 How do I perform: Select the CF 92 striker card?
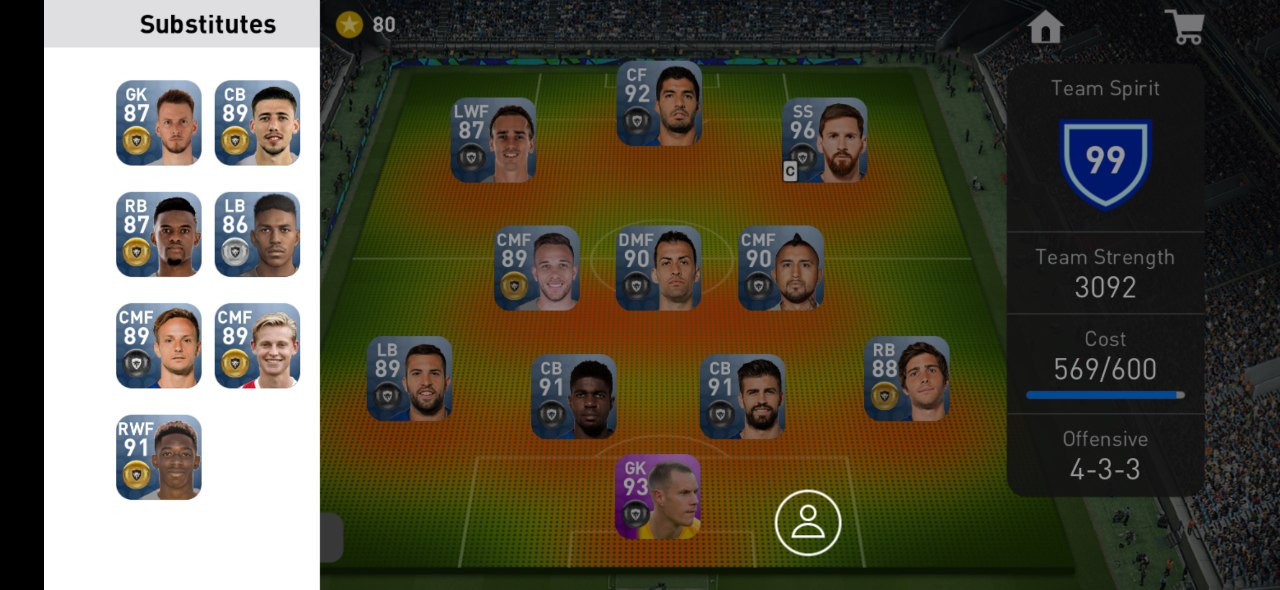point(659,103)
